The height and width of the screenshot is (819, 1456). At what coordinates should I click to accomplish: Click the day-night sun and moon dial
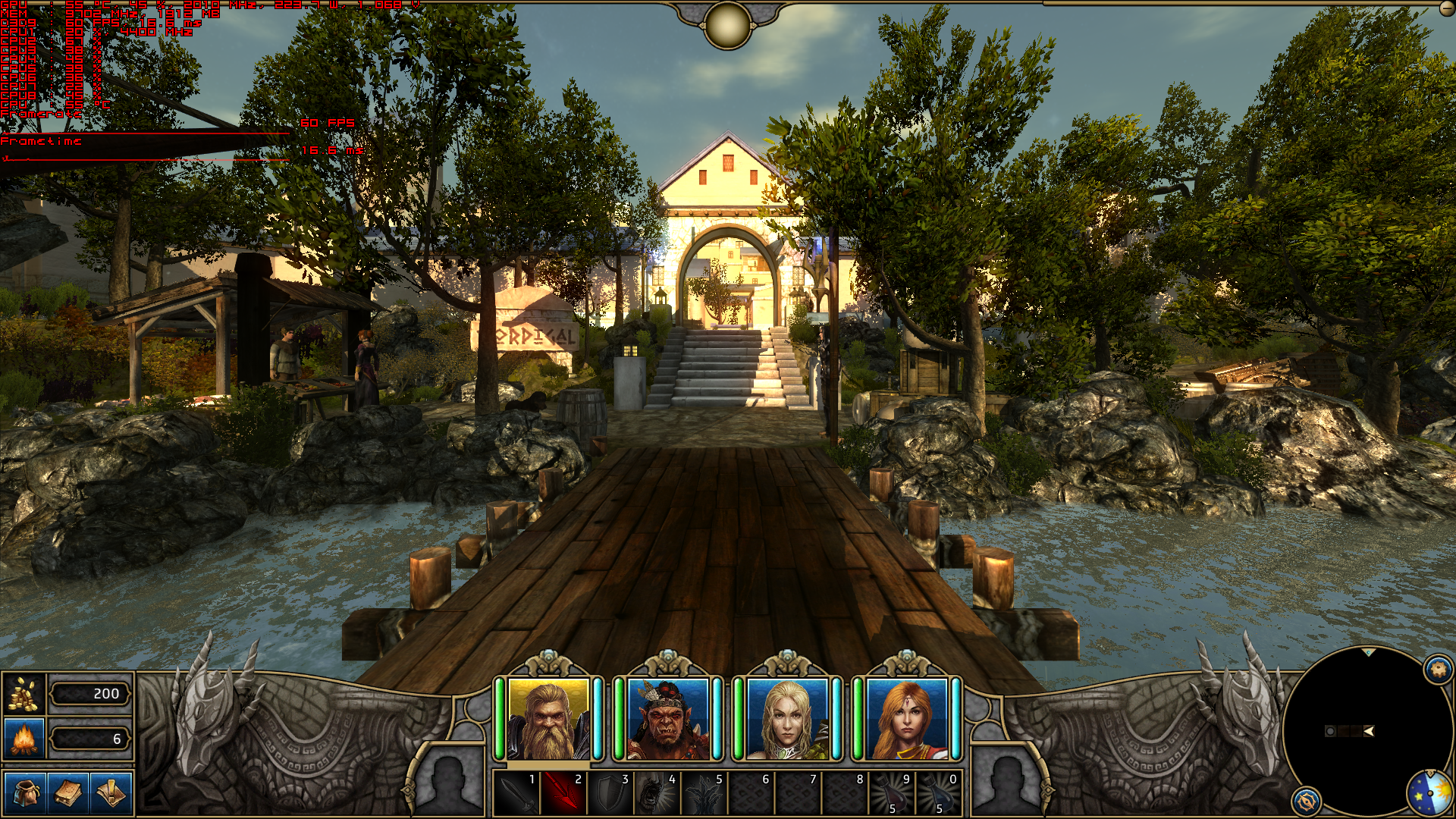(1430, 793)
